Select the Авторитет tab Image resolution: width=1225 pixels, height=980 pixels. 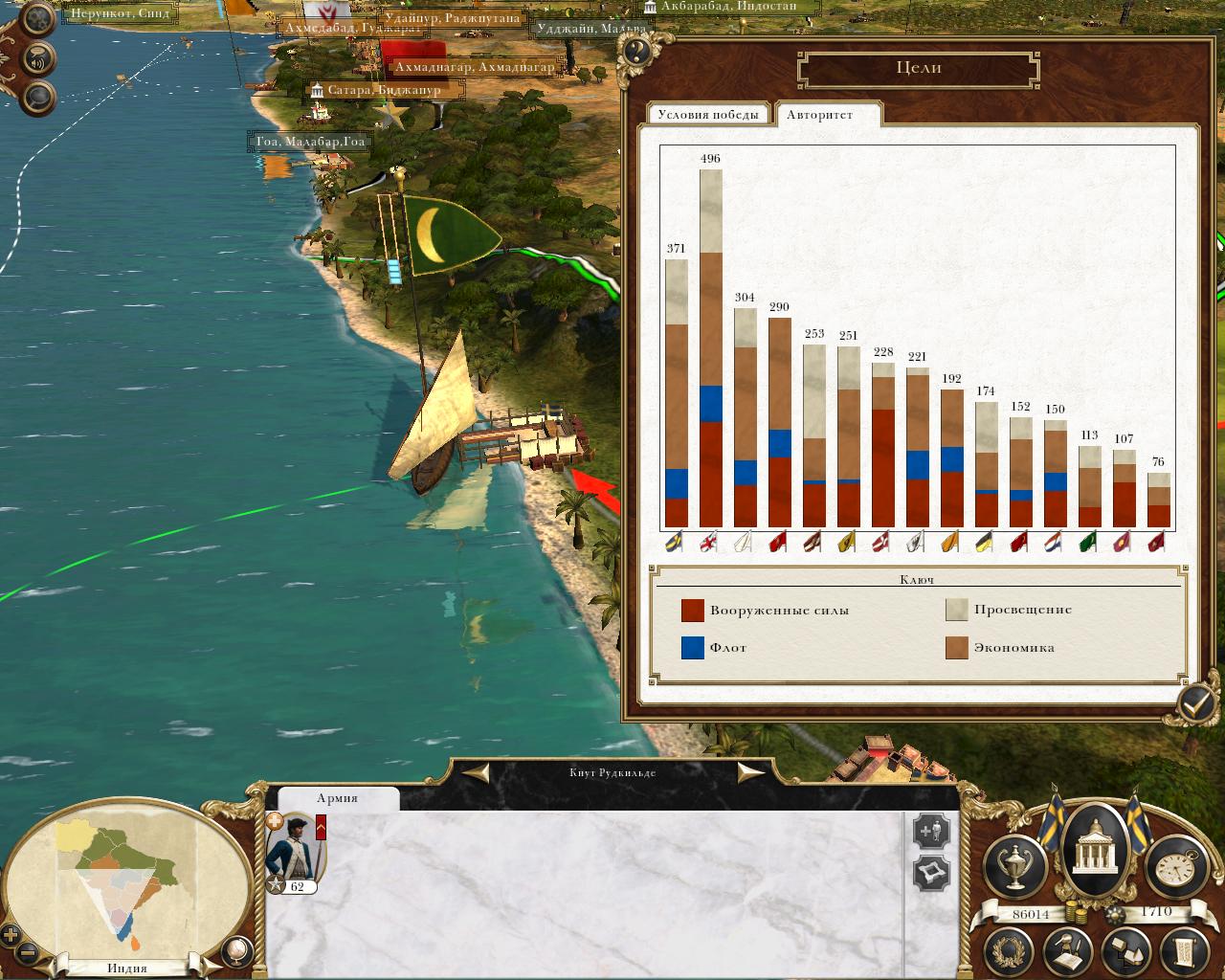tap(820, 115)
